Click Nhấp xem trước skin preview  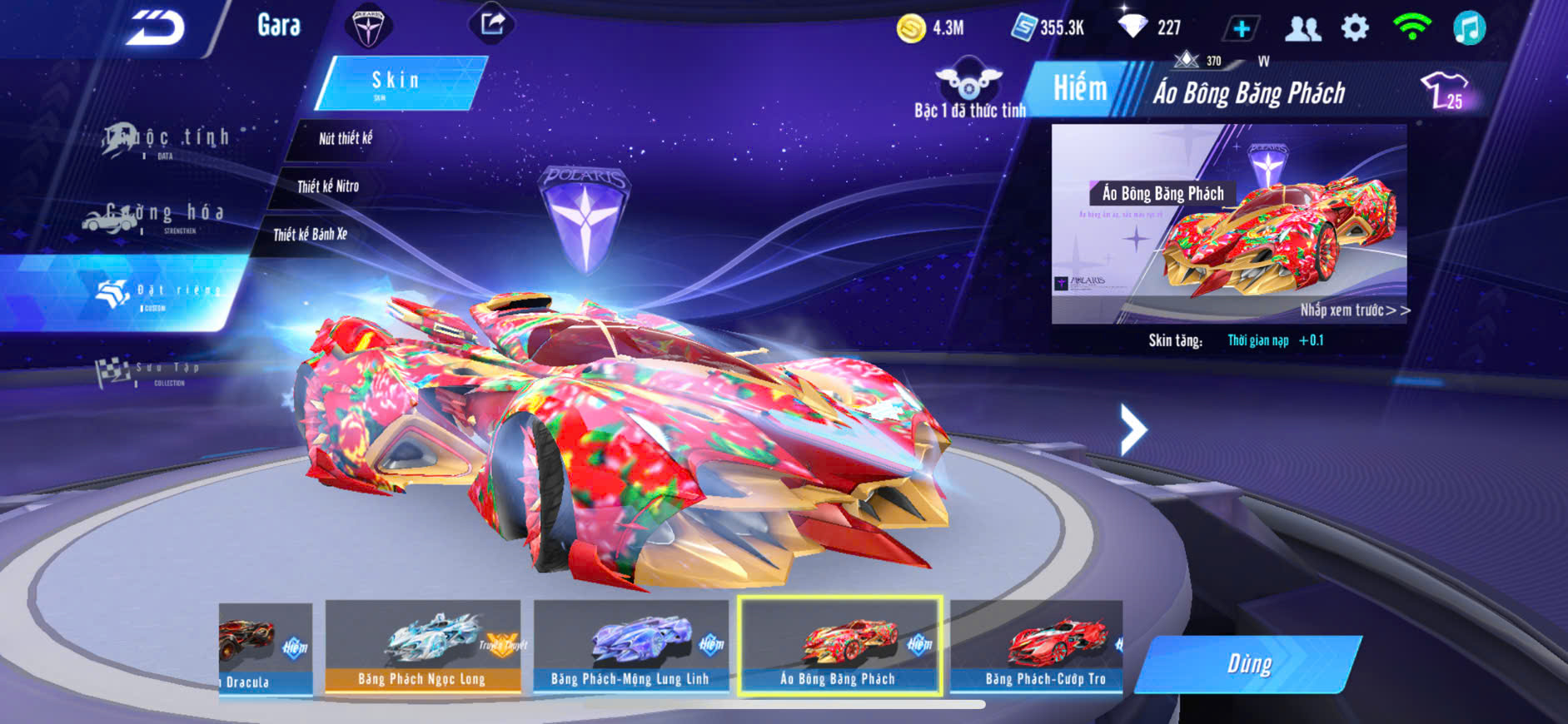pyautogui.click(x=1354, y=310)
